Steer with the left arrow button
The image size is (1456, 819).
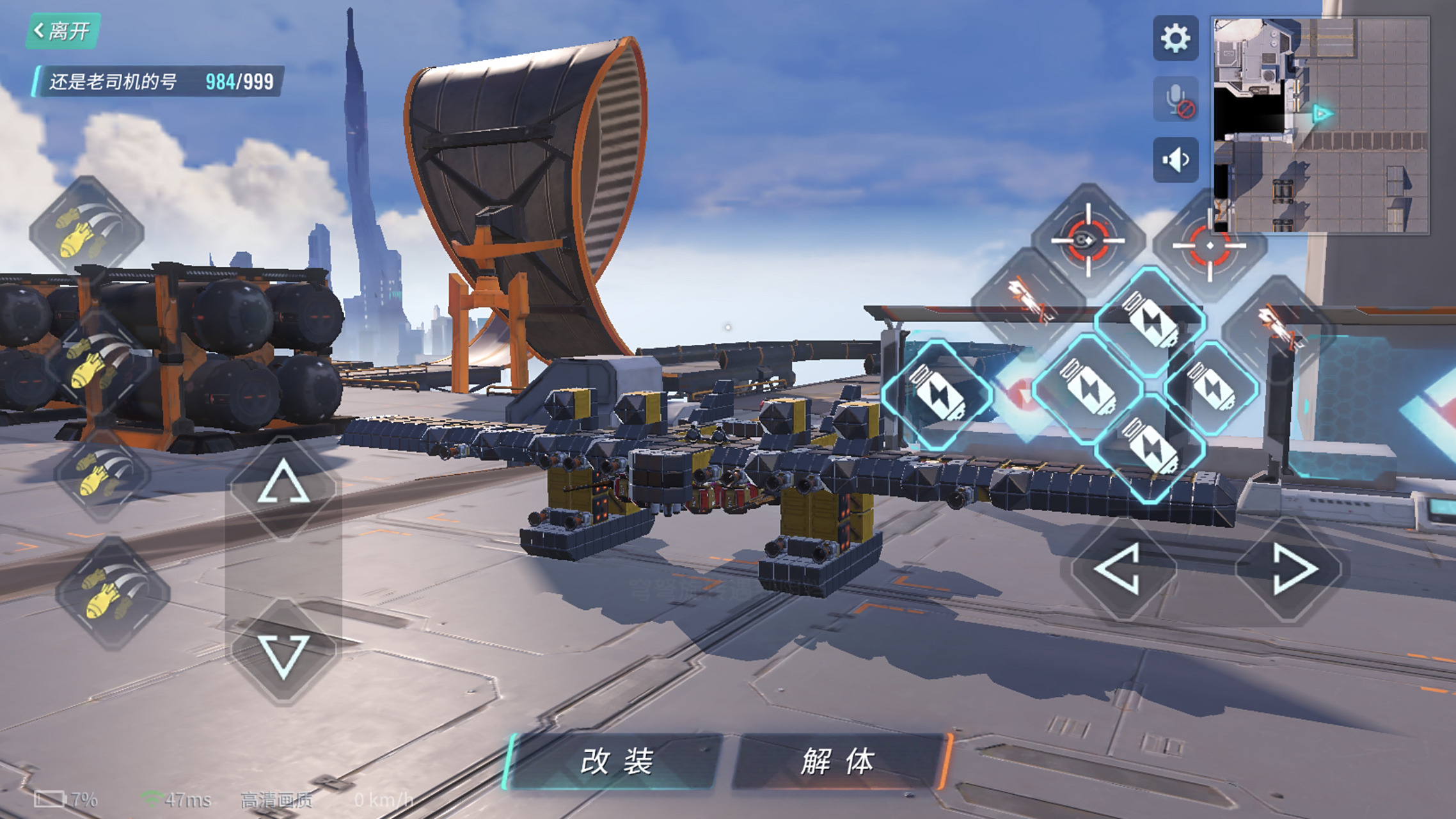(x=1121, y=569)
